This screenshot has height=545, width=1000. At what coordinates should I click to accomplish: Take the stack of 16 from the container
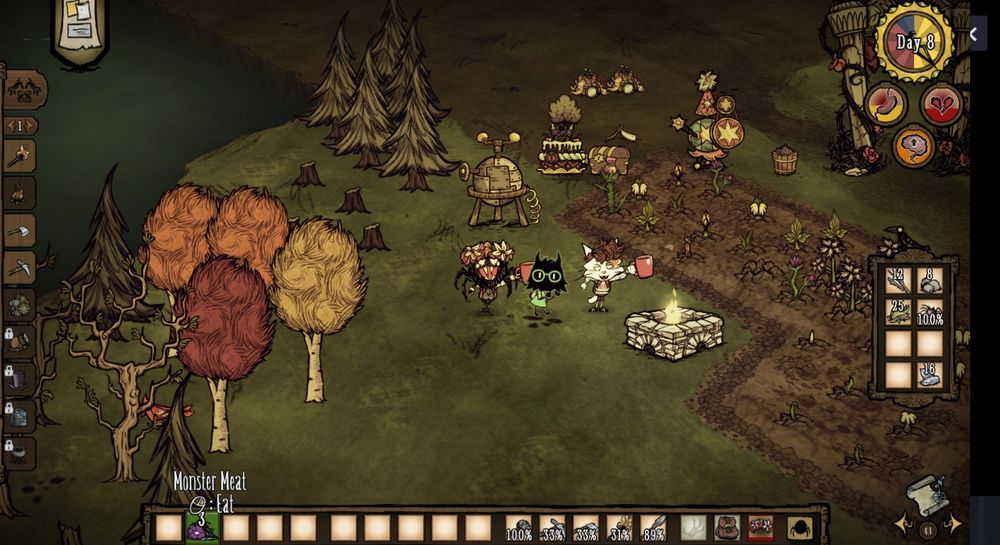[x=930, y=373]
